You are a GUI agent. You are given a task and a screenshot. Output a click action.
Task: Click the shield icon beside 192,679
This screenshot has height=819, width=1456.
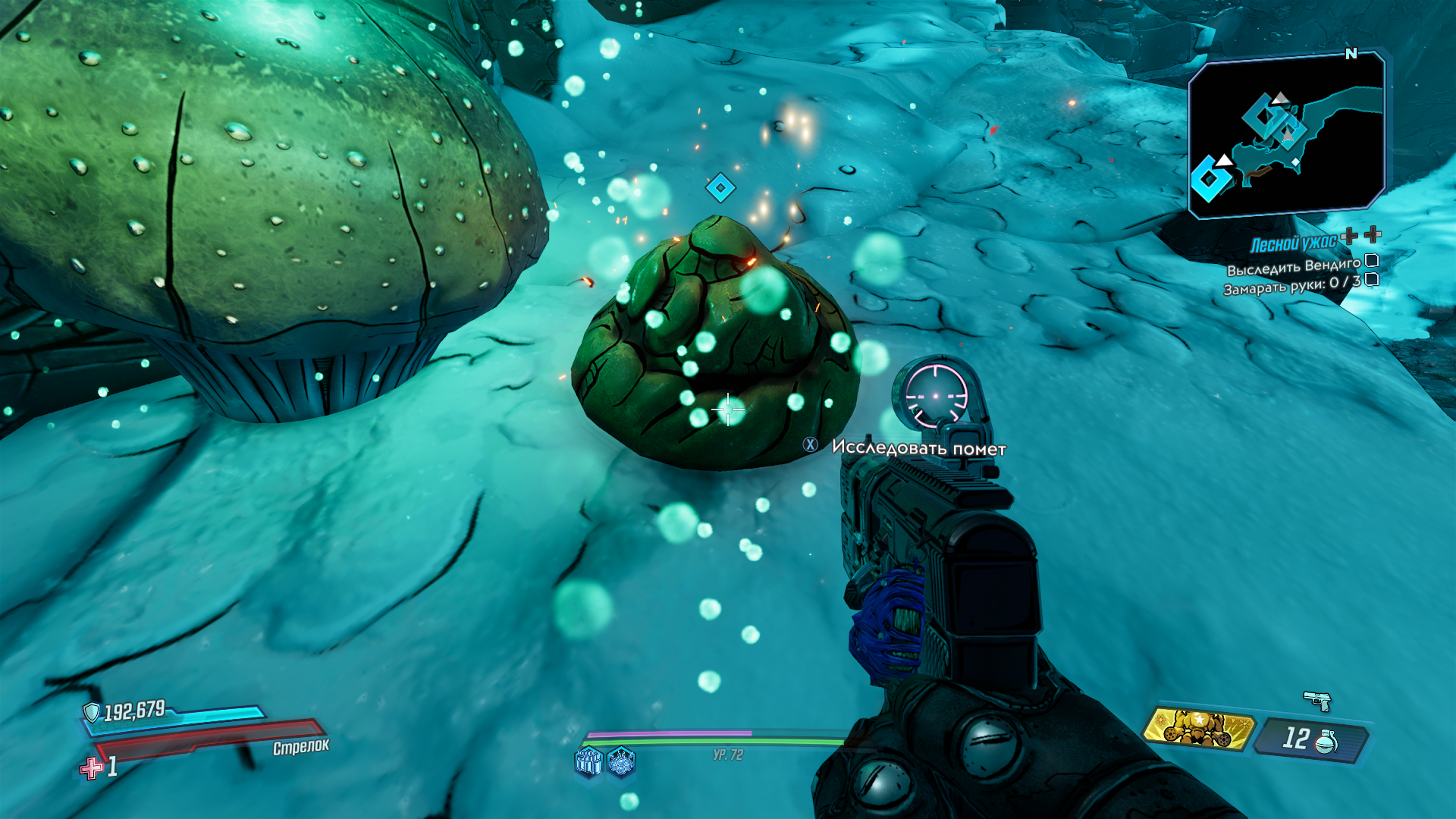pyautogui.click(x=92, y=712)
